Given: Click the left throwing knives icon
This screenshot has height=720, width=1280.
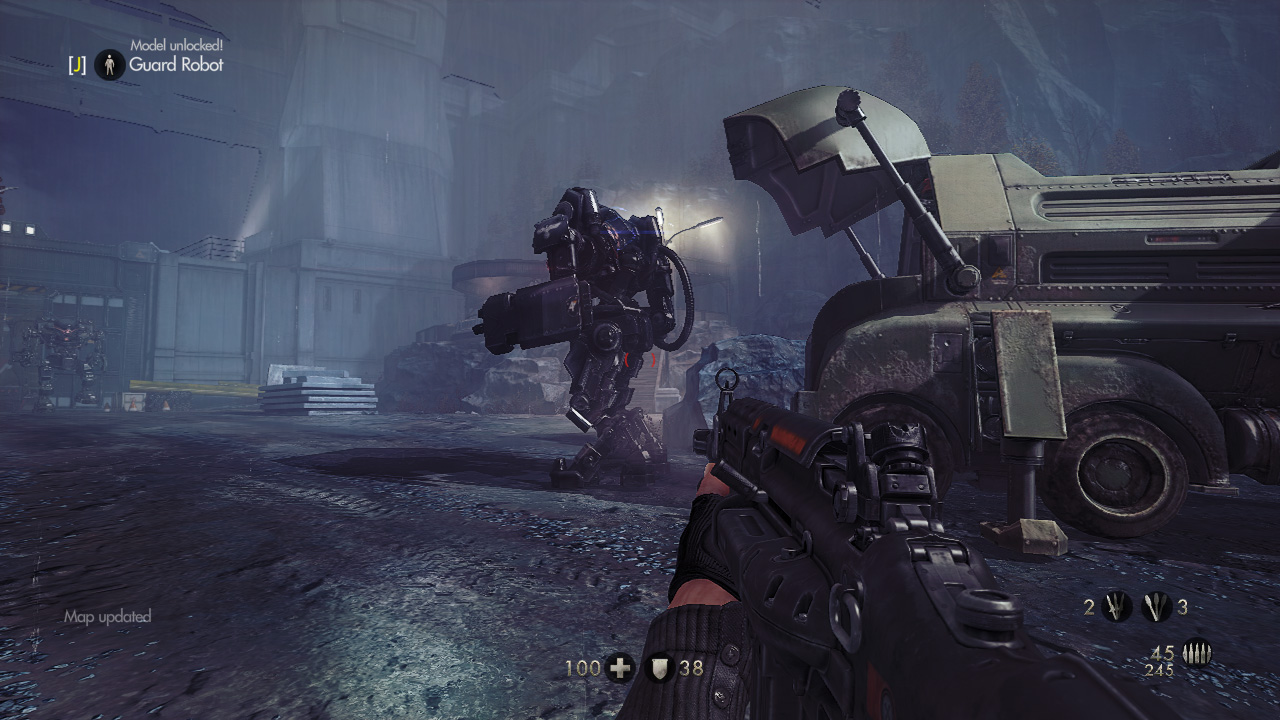Looking at the screenshot, I should [1117, 607].
